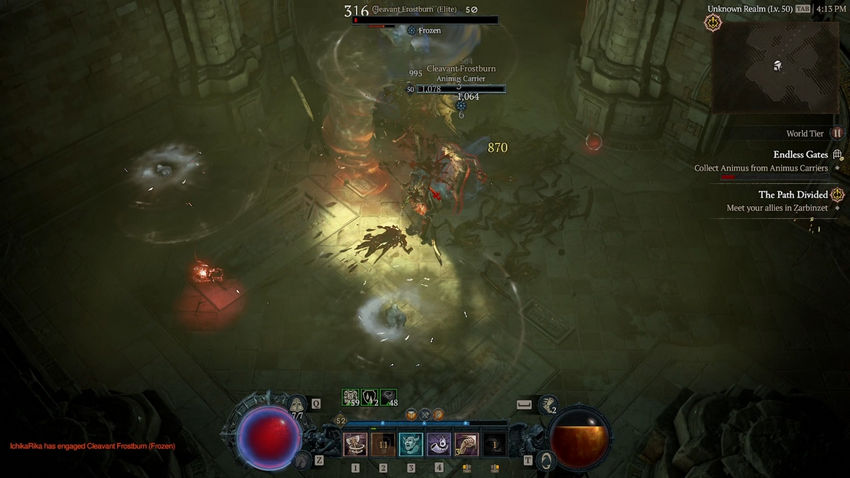Trigger the purple war horn skill

[x=439, y=444]
